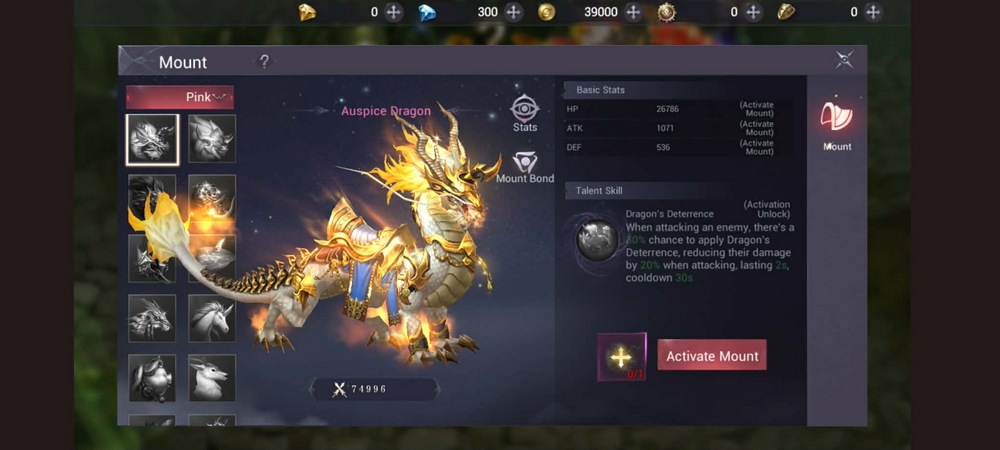
Task: Pick the round pig-like mount thumbnail
Action: [x=152, y=378]
